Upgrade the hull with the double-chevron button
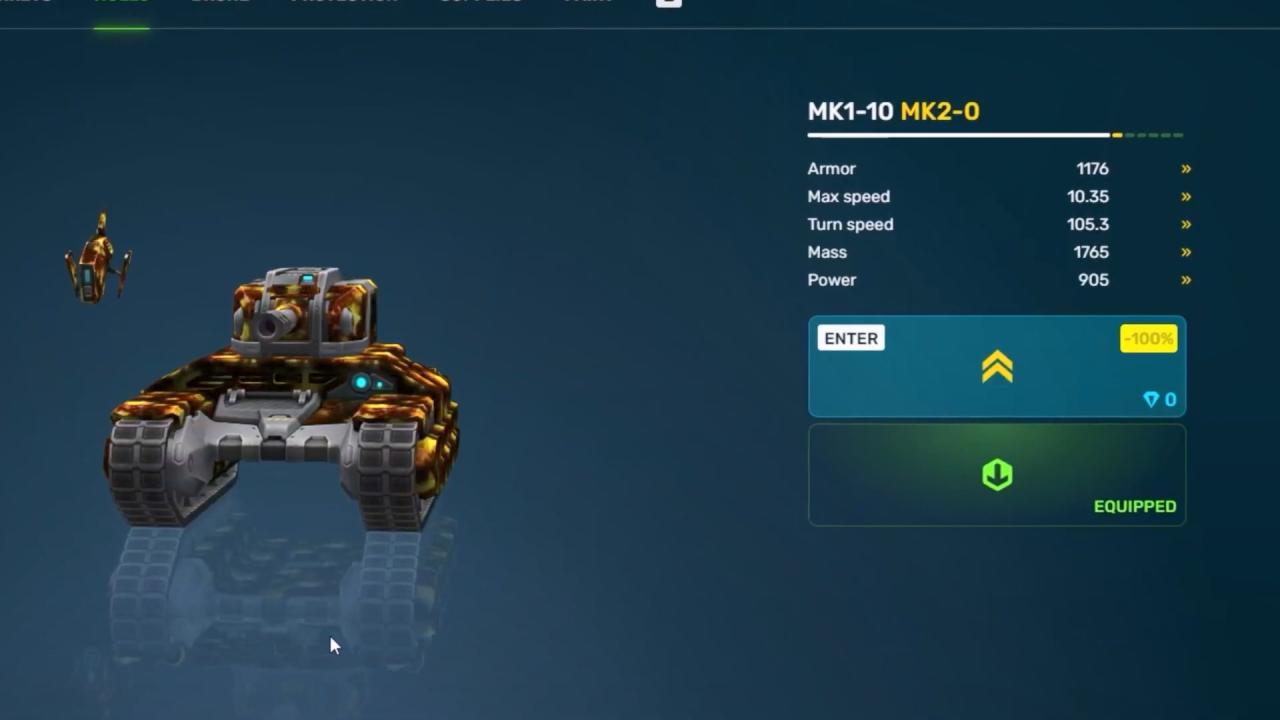Viewport: 1280px width, 720px height. click(997, 367)
